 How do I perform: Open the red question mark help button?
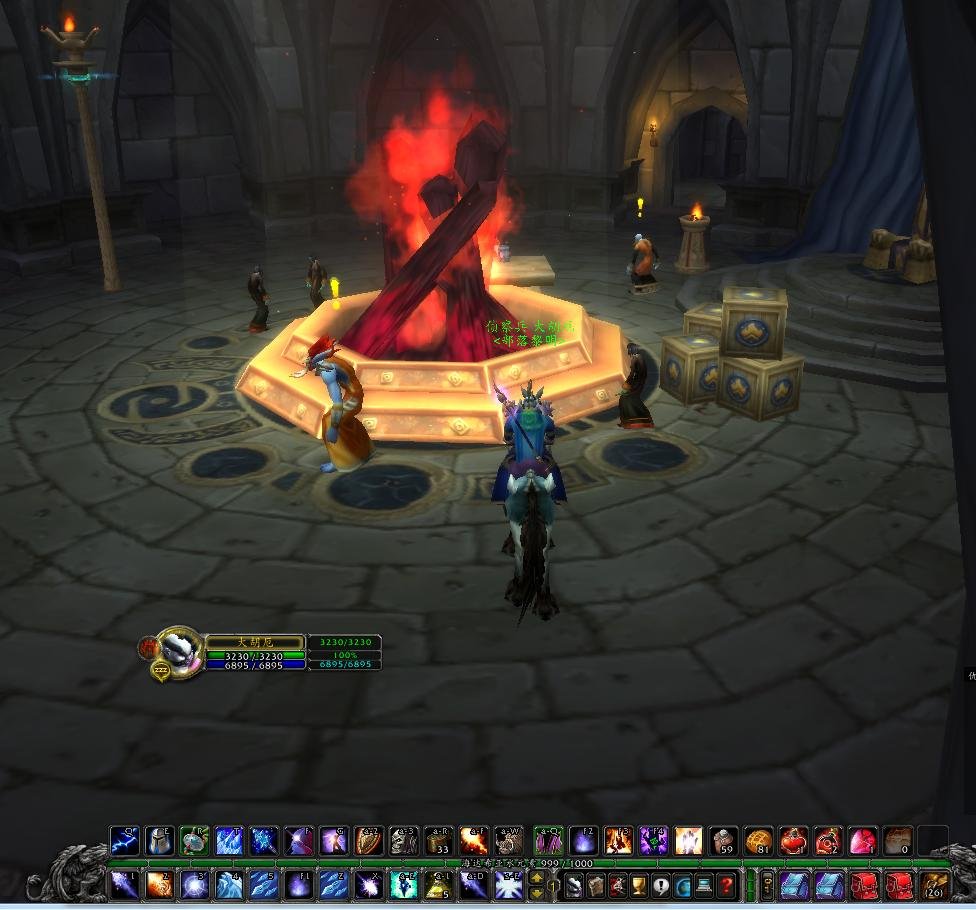click(x=726, y=885)
